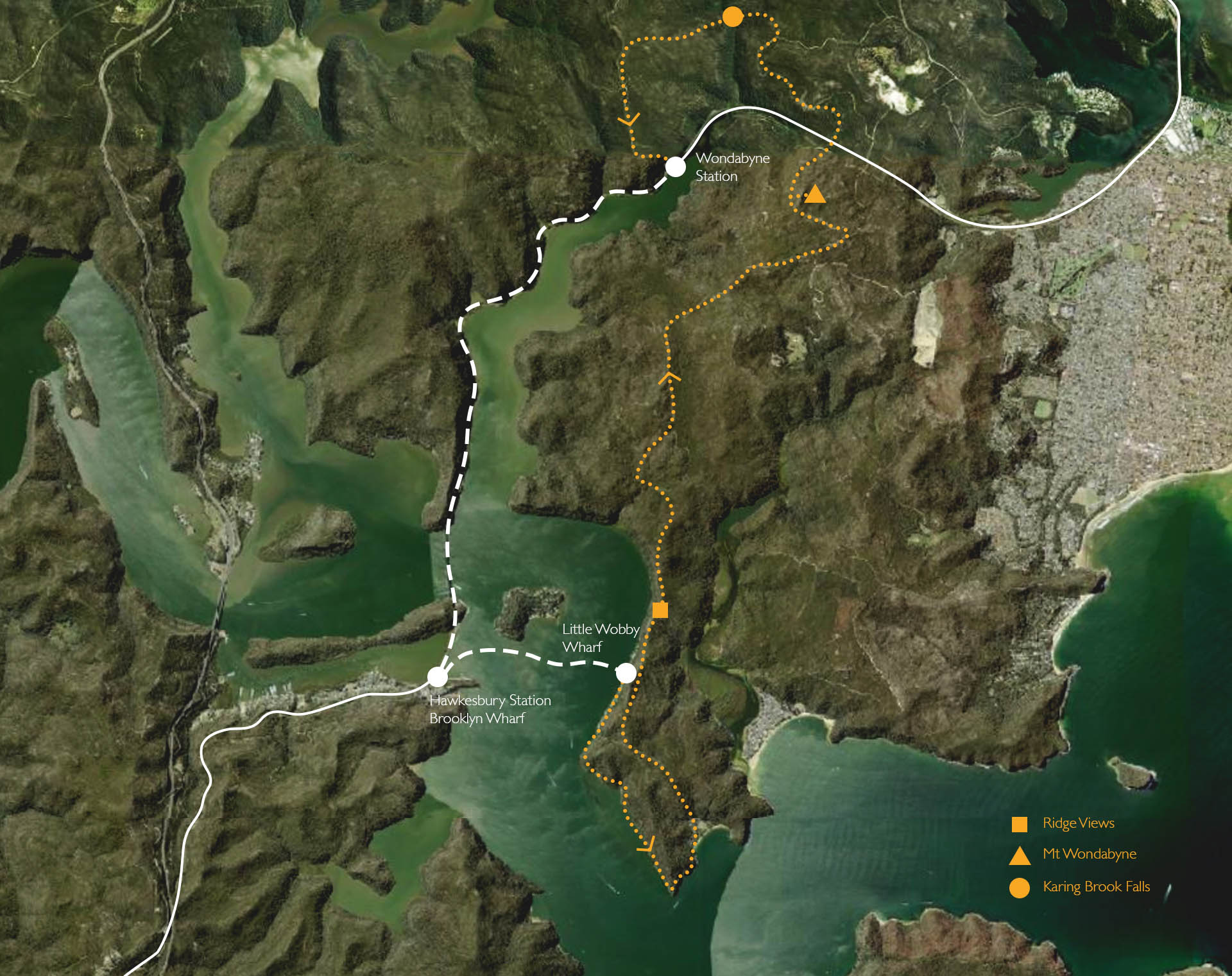Image resolution: width=1232 pixels, height=976 pixels.
Task: Select the orange square marker on the trail
Action: pos(660,610)
